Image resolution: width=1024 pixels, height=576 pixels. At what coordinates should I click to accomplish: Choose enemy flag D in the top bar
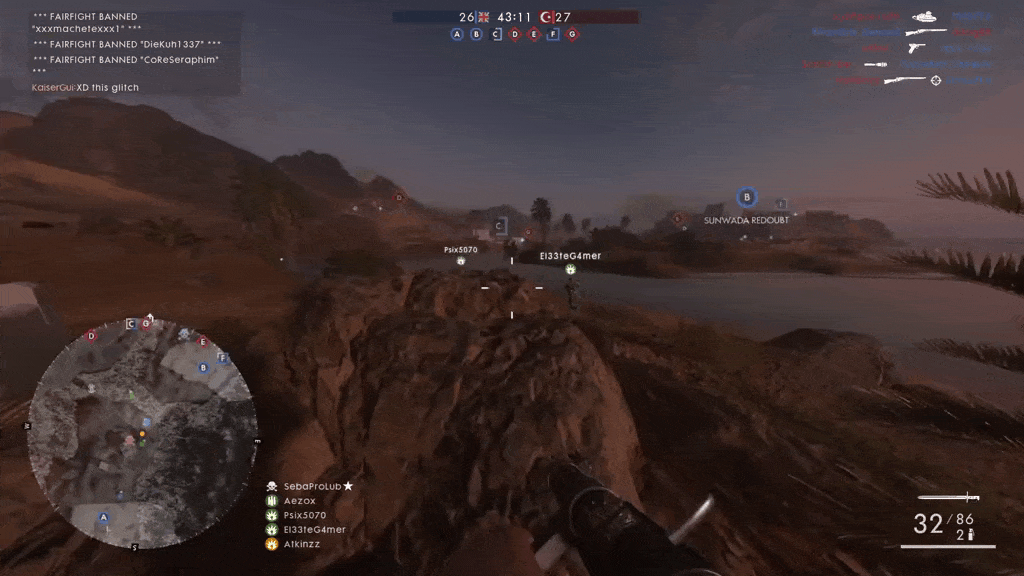click(515, 34)
